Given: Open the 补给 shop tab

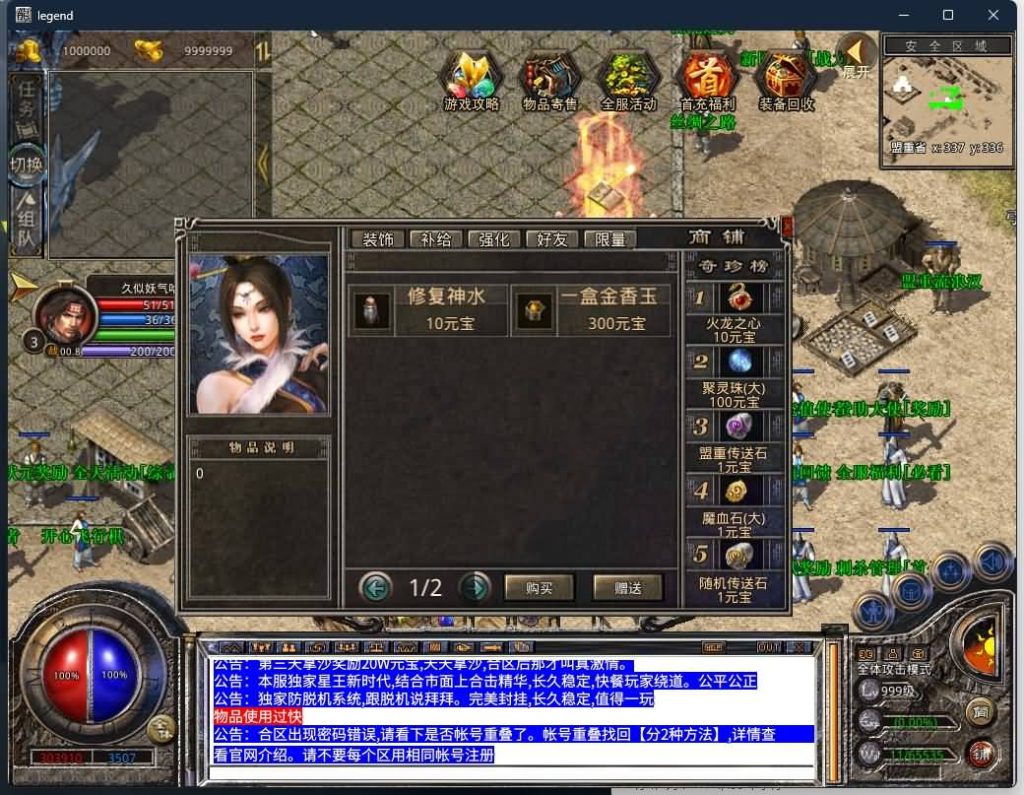Looking at the screenshot, I should (x=435, y=240).
